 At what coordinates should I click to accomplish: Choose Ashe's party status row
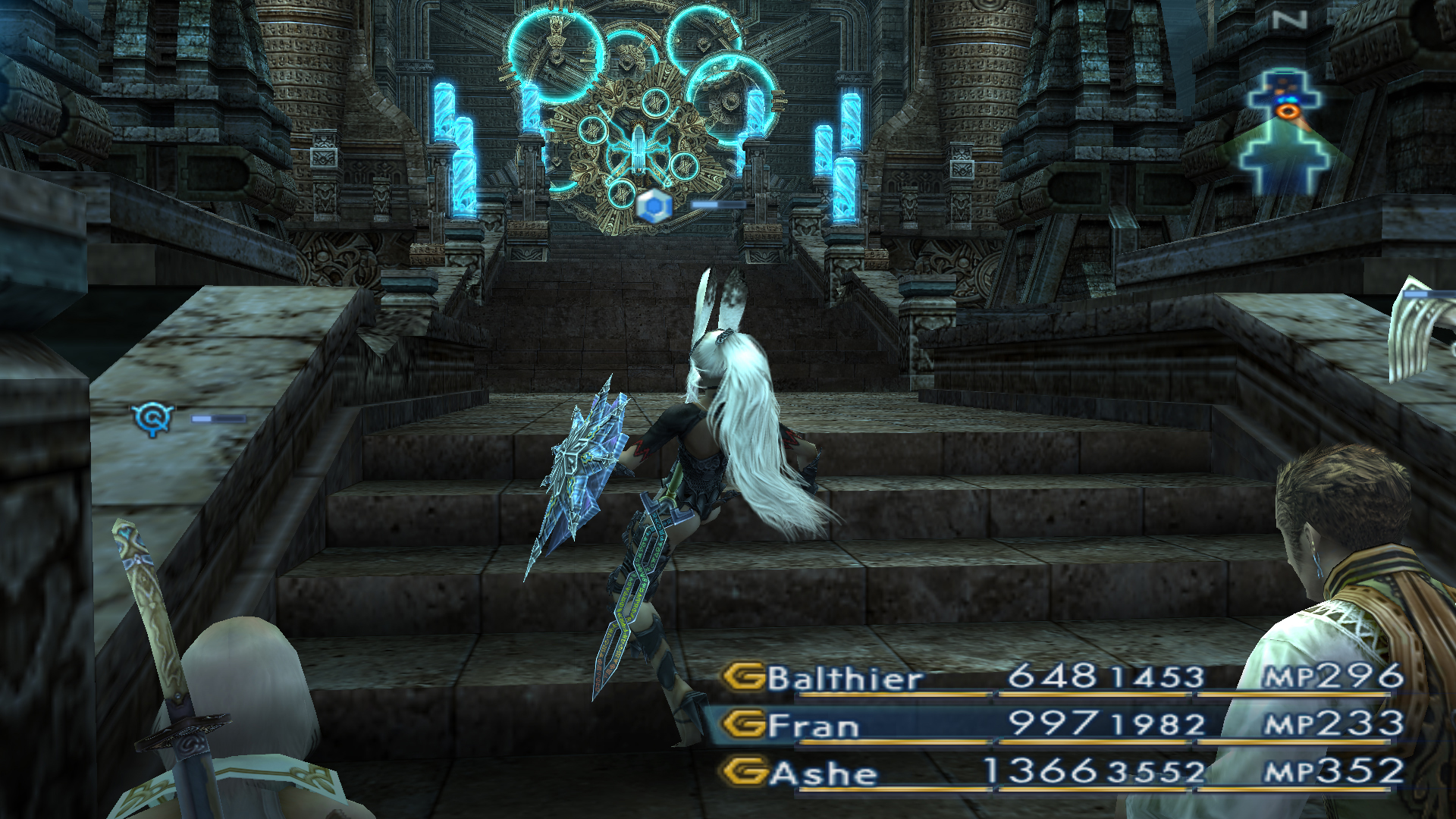pos(1062,773)
